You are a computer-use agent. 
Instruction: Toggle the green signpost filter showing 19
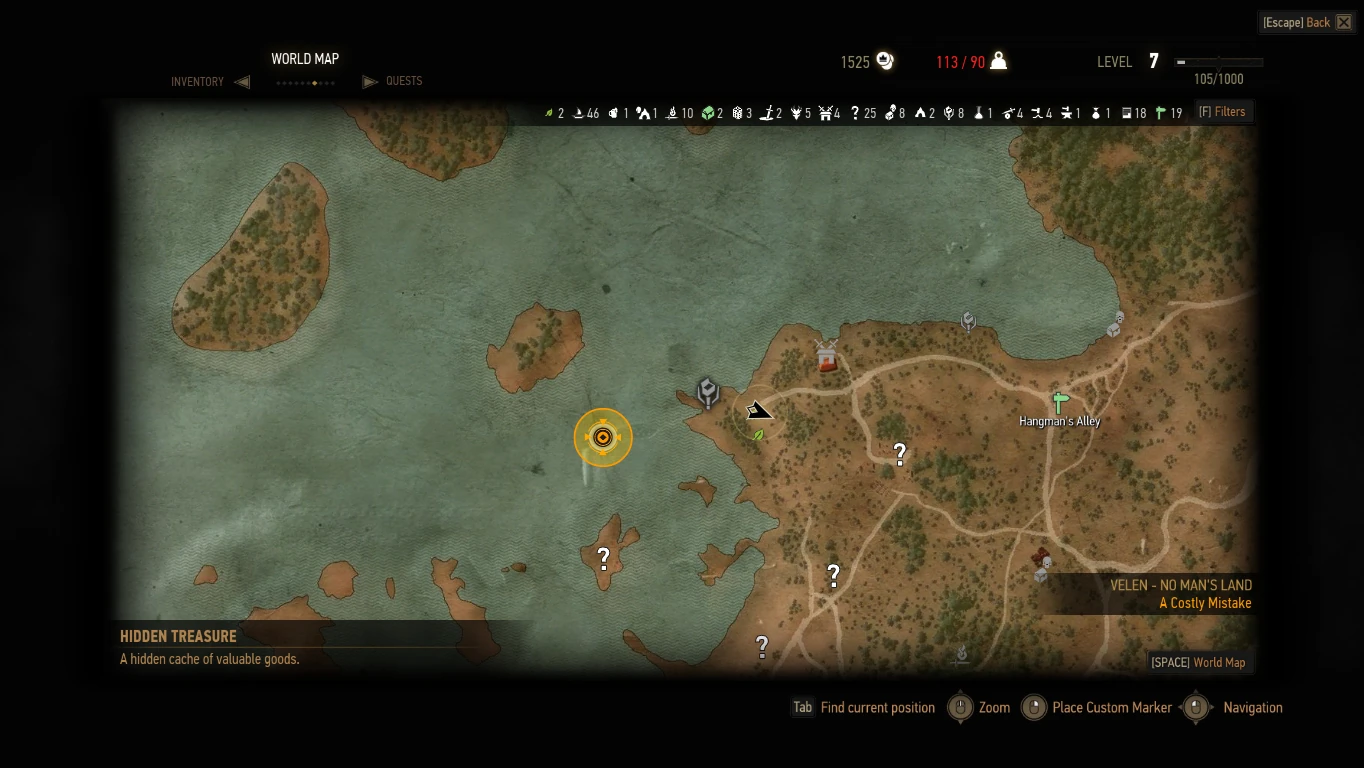(1161, 113)
